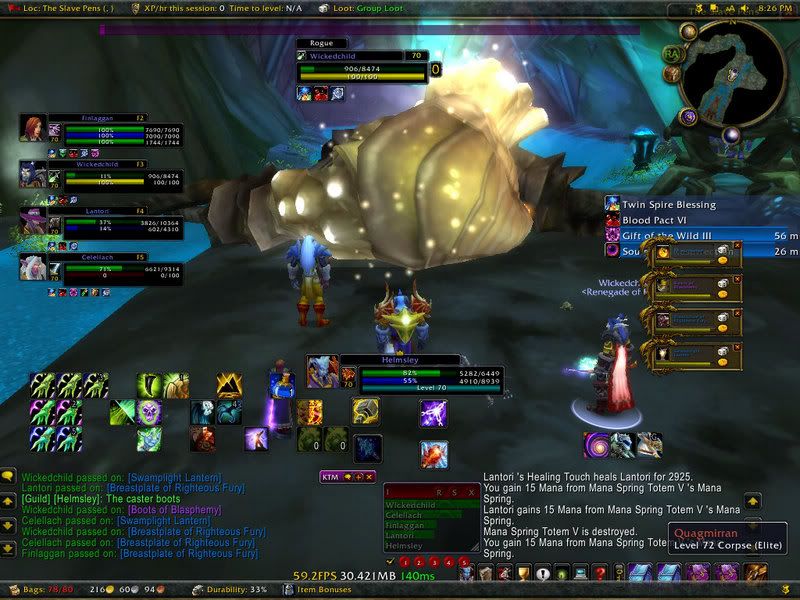The height and width of the screenshot is (600, 800).
Task: Click the RA button beside the minimap
Action: (672, 52)
